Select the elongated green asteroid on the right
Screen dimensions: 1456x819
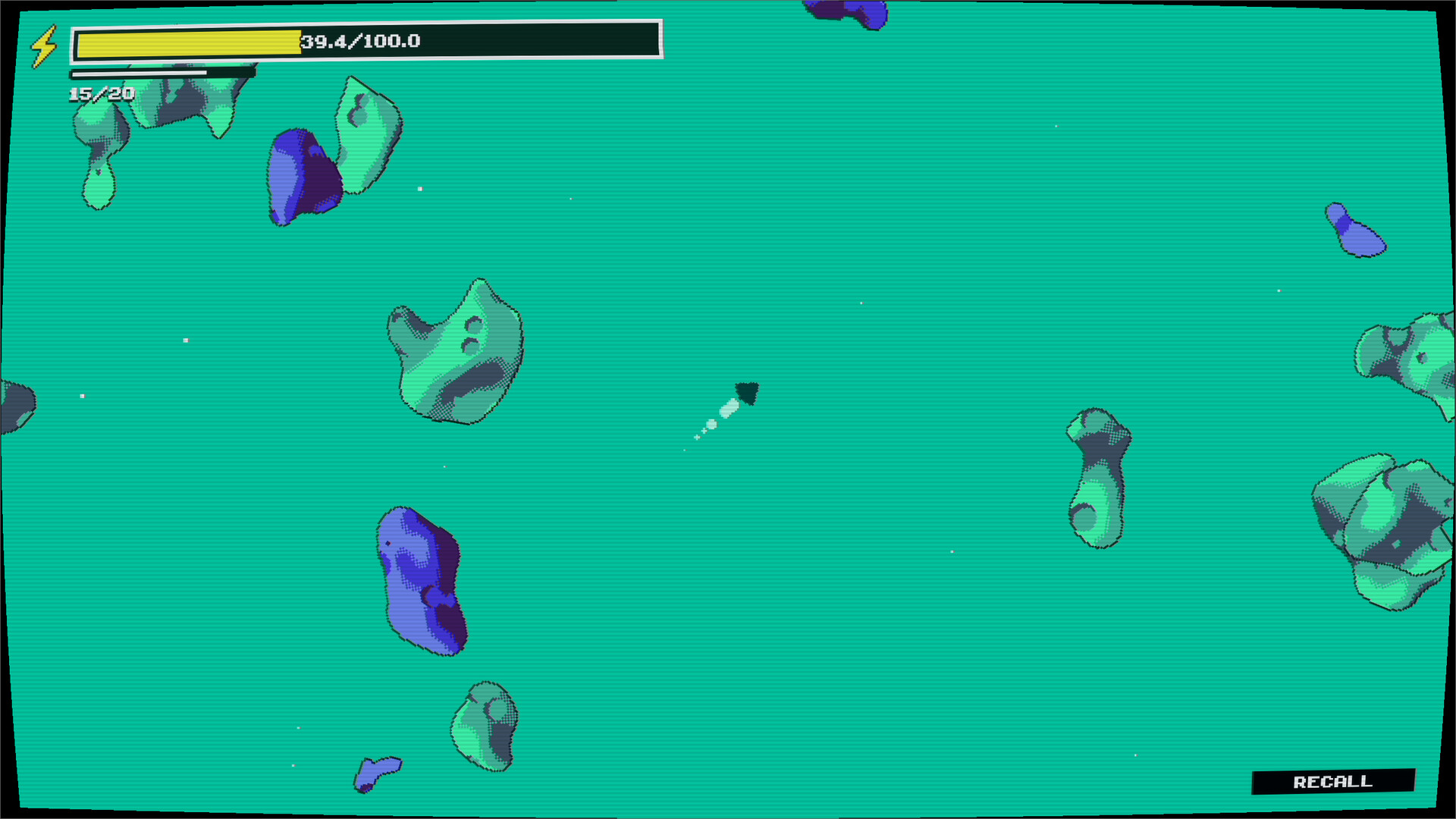tap(1100, 478)
